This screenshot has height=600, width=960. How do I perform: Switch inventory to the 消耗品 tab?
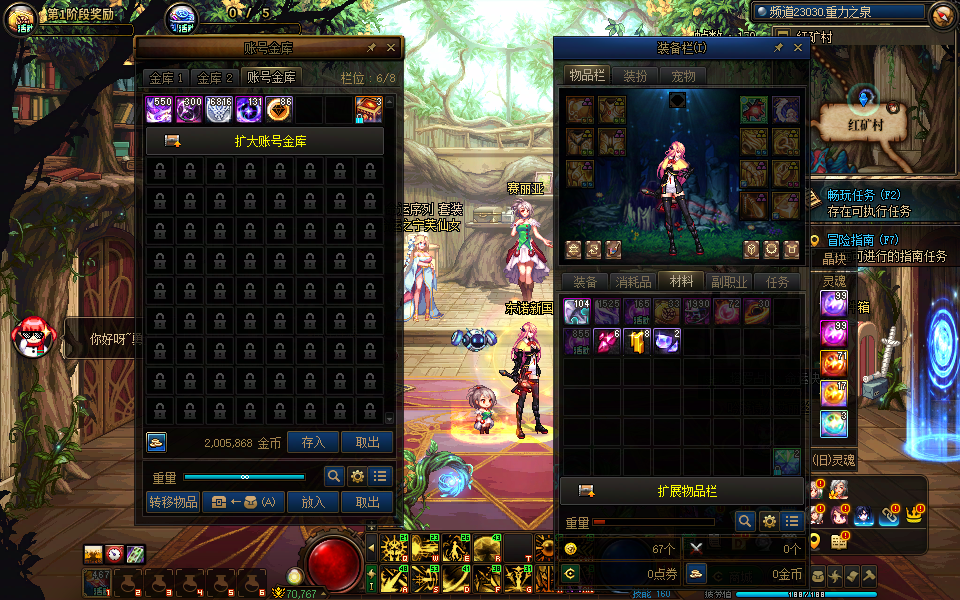coord(632,282)
